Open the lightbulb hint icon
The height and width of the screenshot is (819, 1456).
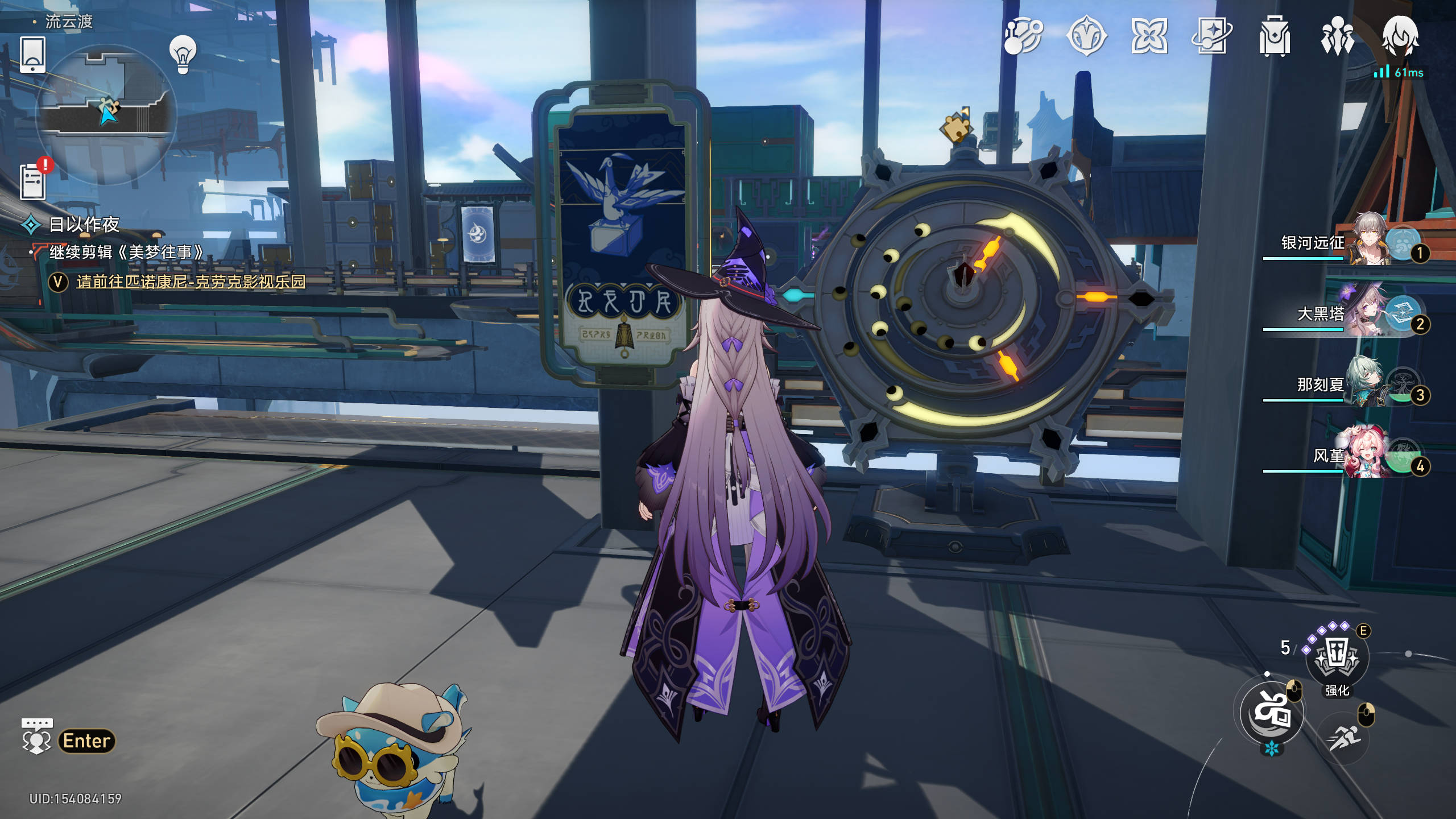(x=183, y=55)
